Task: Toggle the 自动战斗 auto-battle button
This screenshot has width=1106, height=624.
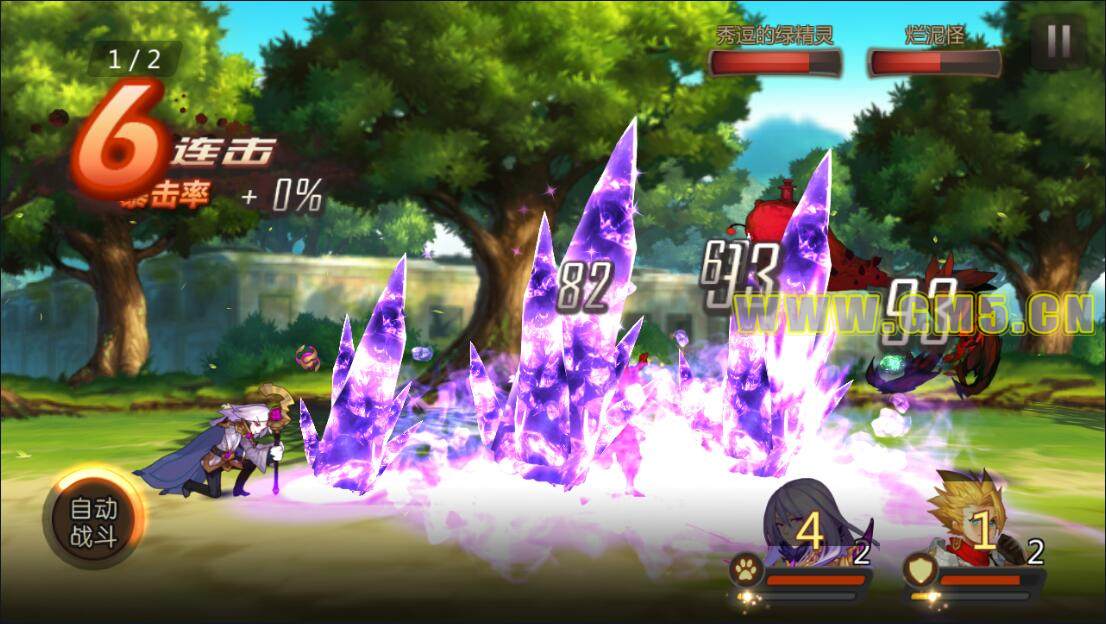Action: pyautogui.click(x=94, y=522)
